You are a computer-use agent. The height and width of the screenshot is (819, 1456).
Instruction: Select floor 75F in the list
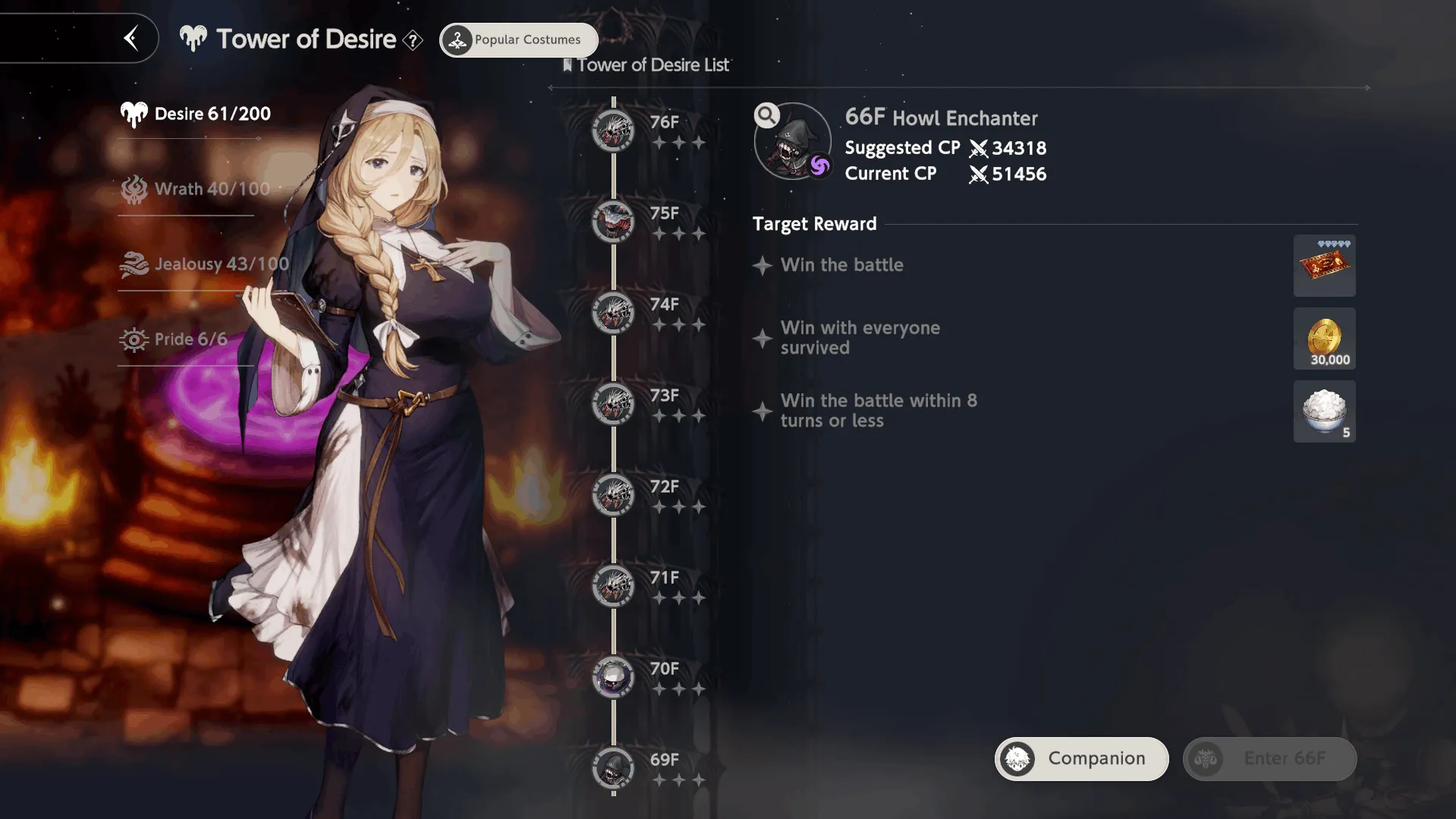click(x=613, y=222)
